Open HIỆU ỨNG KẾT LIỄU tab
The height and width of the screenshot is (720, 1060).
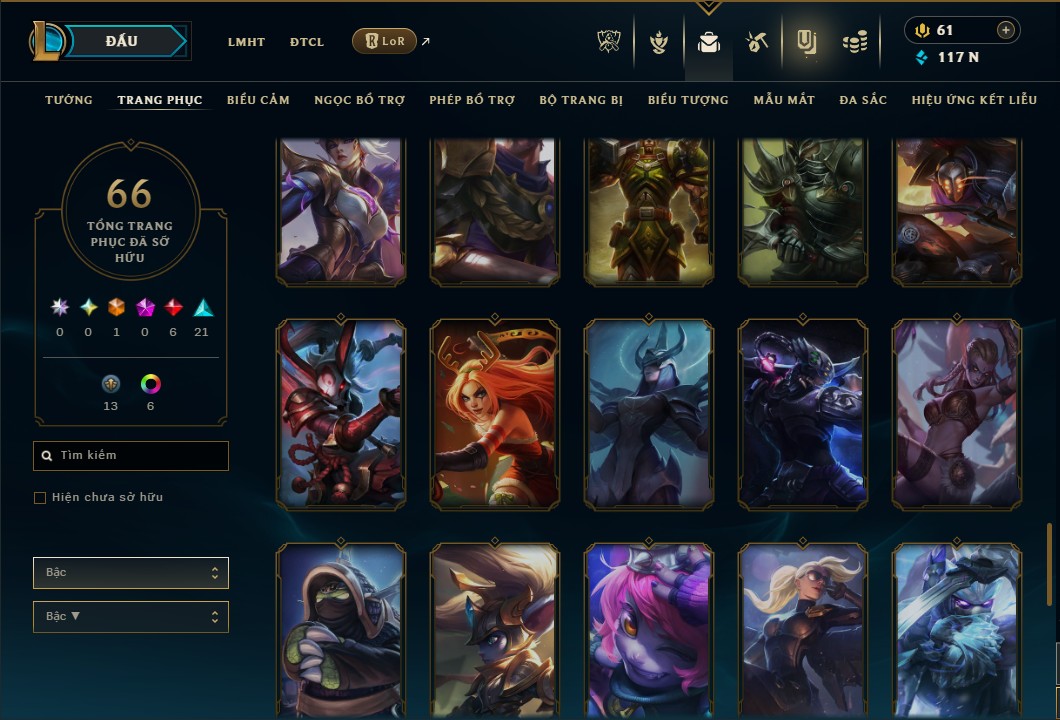pyautogui.click(x=974, y=100)
